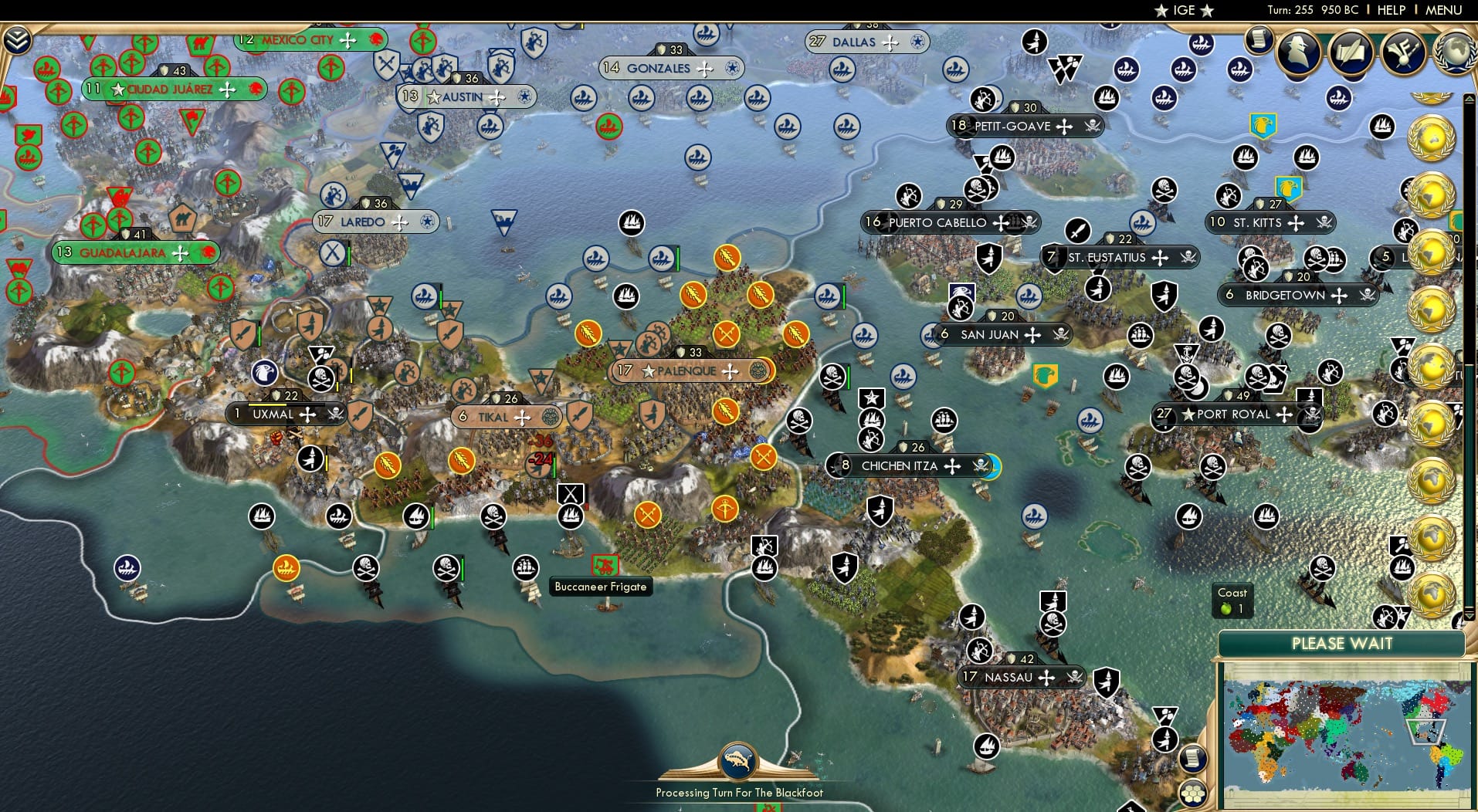Select the Buccaneer Frigate ship icon
This screenshot has height=812, width=1478.
[605, 564]
